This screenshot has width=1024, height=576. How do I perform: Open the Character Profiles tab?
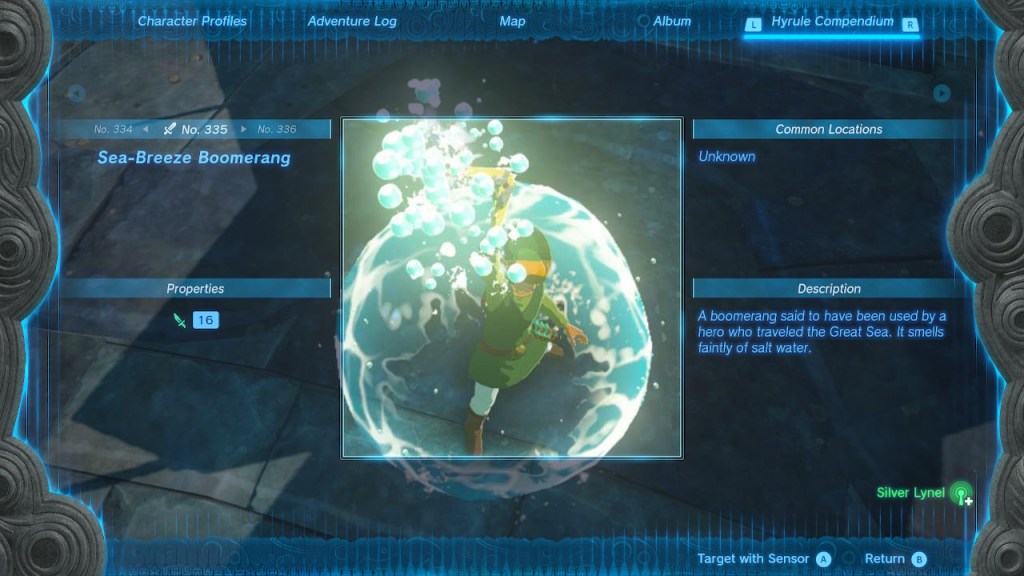pos(192,21)
